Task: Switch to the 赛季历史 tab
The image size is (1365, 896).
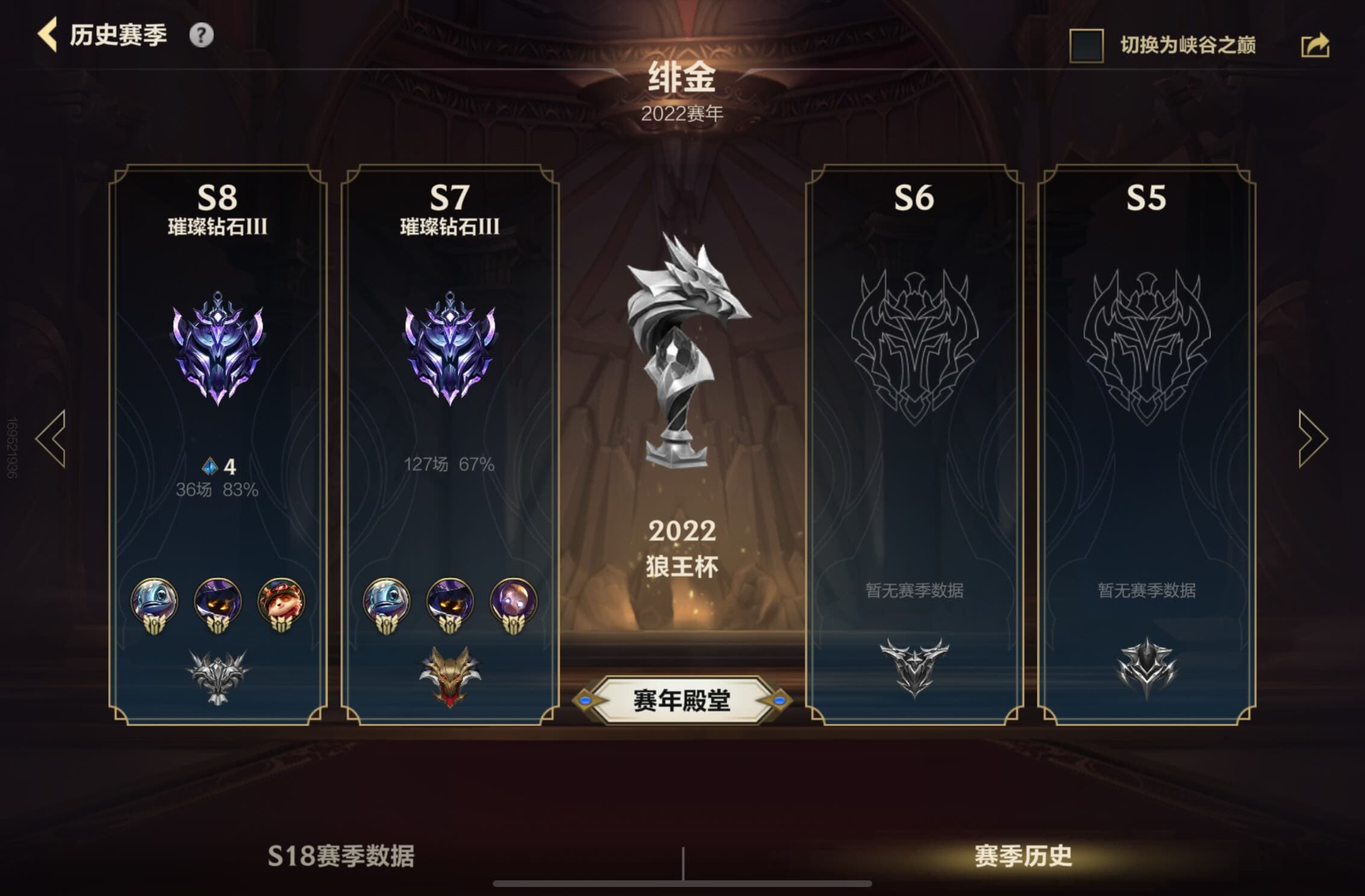Action: 1023,856
